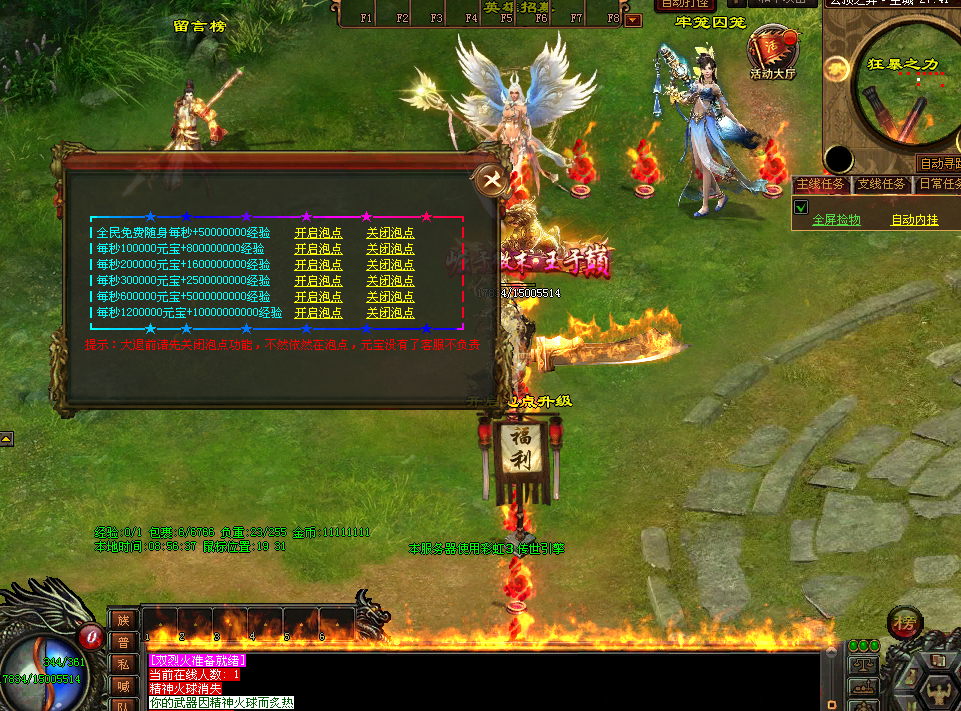The height and width of the screenshot is (711, 961).
Task: Switch to the 主线任务 quest tab
Action: 821,185
